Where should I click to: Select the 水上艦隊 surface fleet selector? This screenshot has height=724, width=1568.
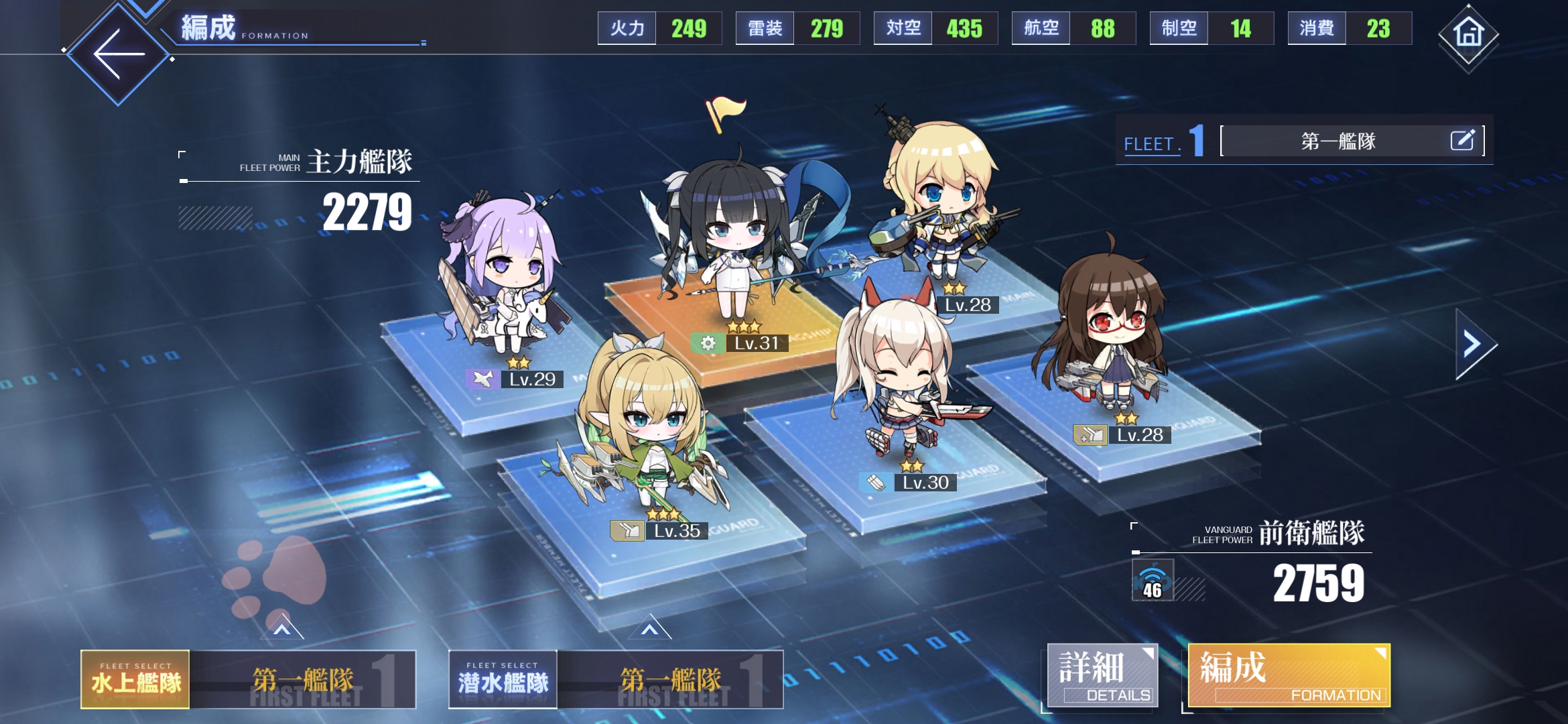(x=135, y=680)
